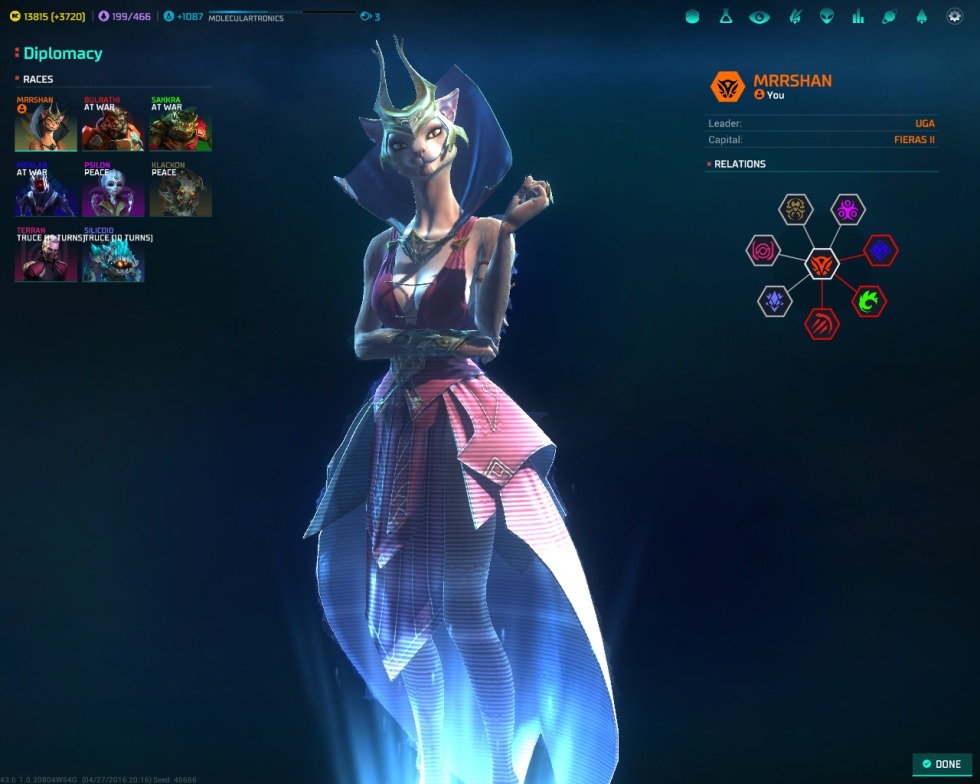
Task: Click the green Sakkra hexagon in relations
Action: pos(869,301)
